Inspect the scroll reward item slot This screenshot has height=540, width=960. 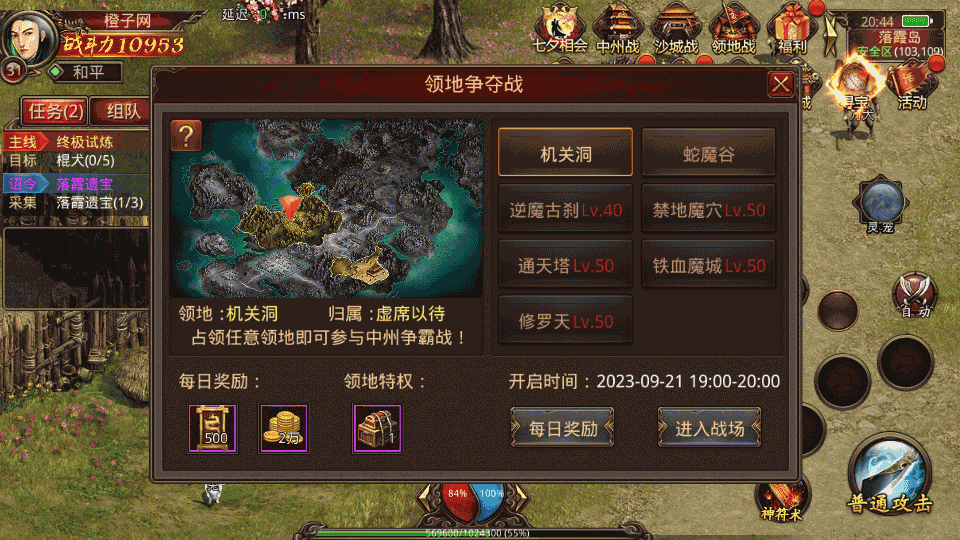click(213, 427)
